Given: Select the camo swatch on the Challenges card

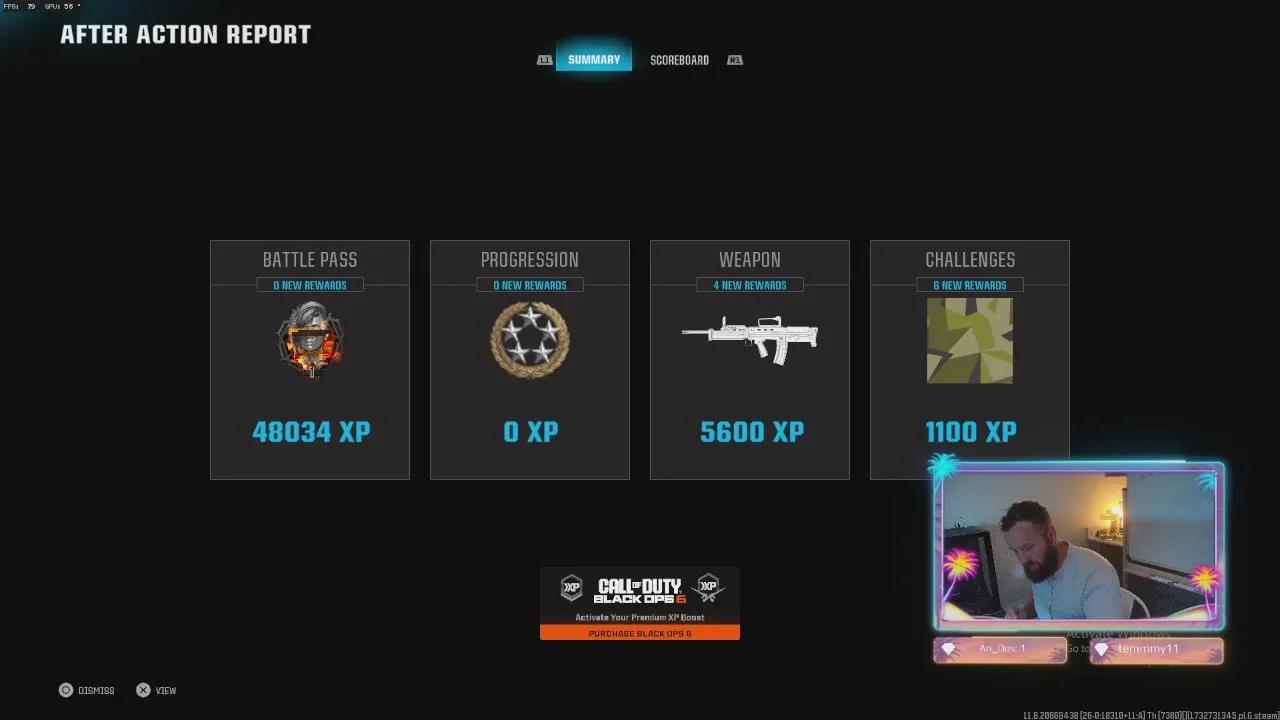Looking at the screenshot, I should click(x=970, y=341).
